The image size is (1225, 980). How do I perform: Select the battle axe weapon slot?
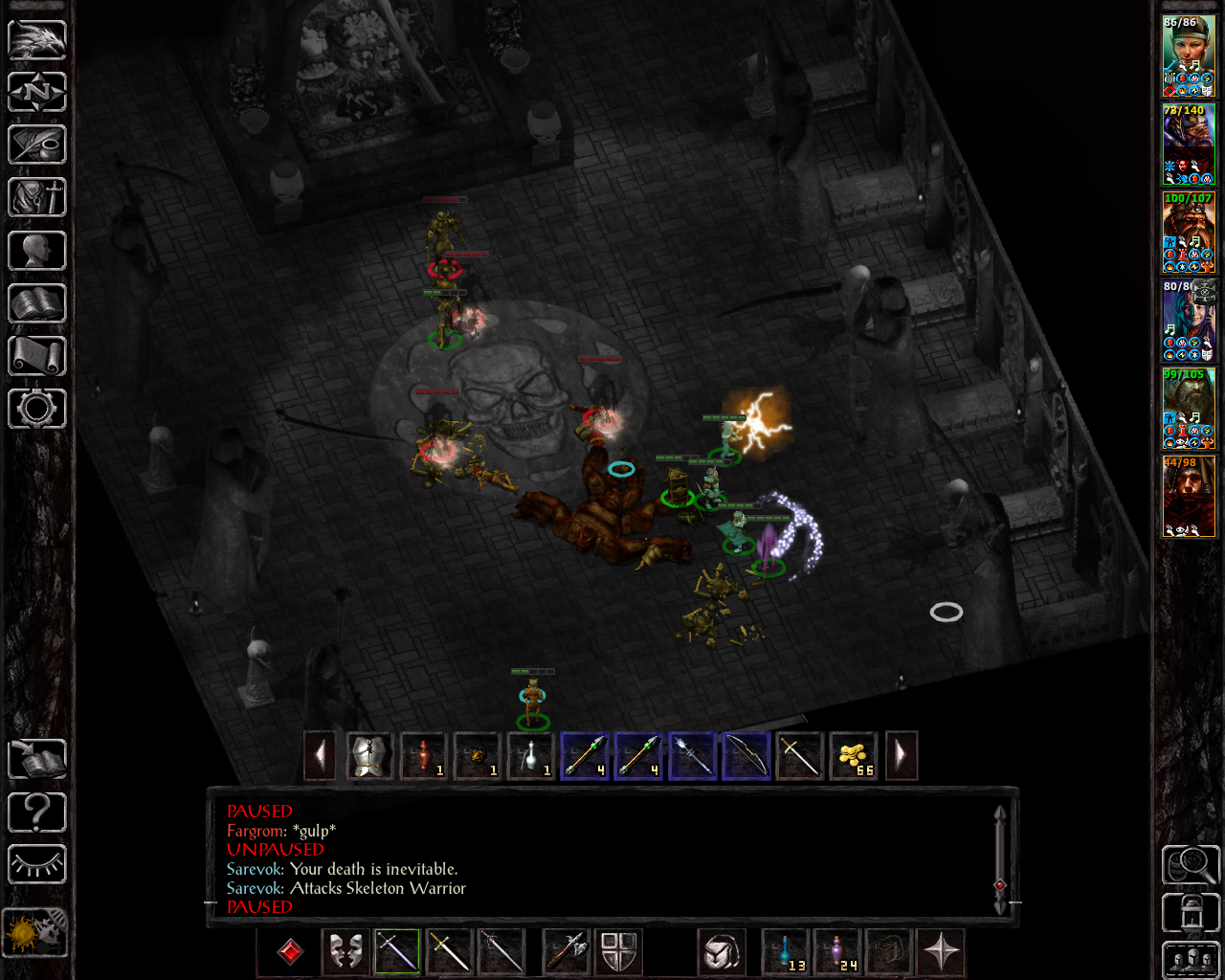coord(566,951)
